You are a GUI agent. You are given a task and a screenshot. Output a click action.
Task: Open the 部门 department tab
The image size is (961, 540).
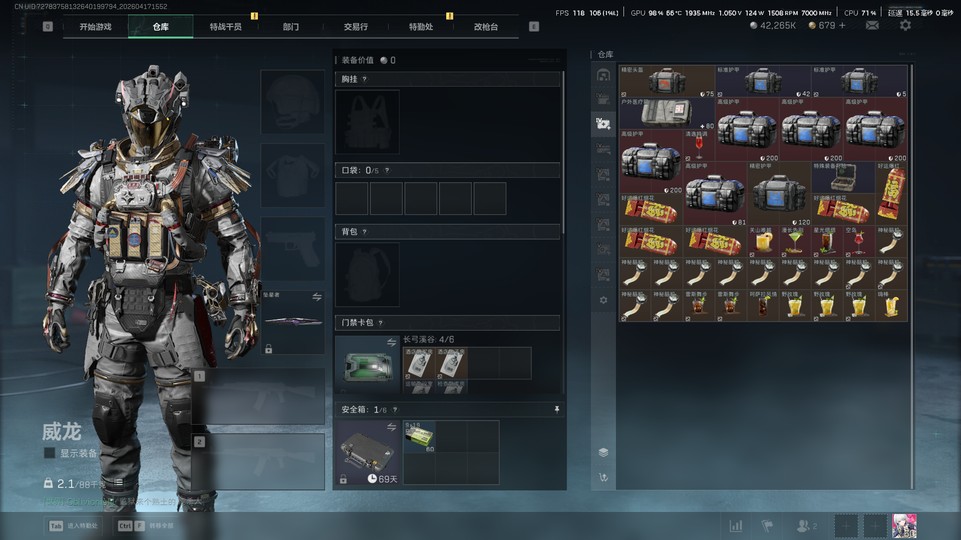[290, 27]
